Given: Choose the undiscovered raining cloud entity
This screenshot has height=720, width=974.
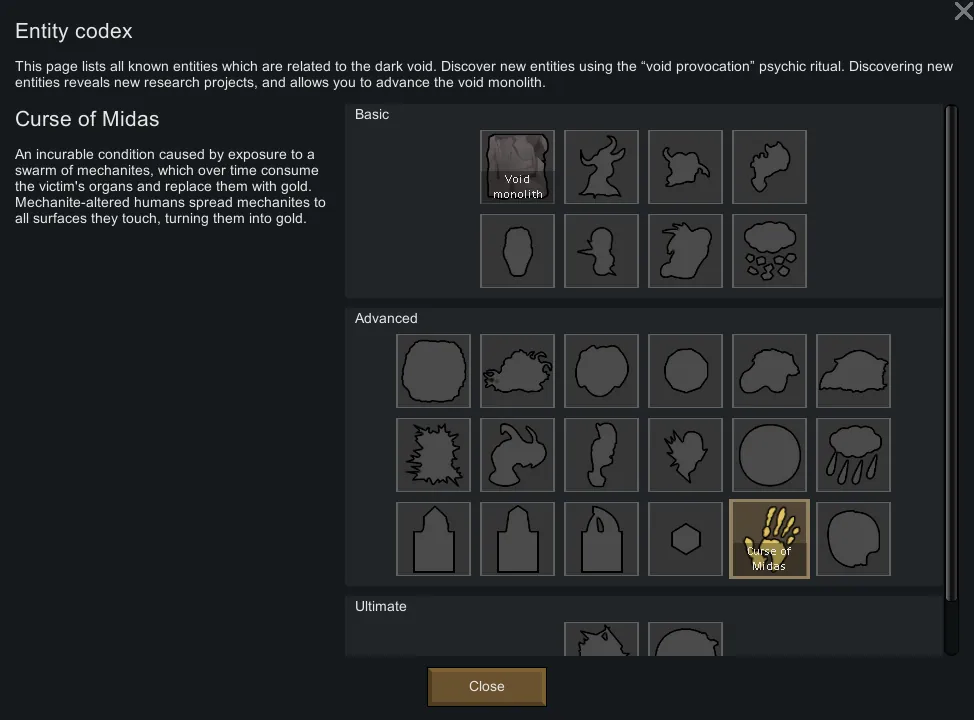Looking at the screenshot, I should coord(853,455).
